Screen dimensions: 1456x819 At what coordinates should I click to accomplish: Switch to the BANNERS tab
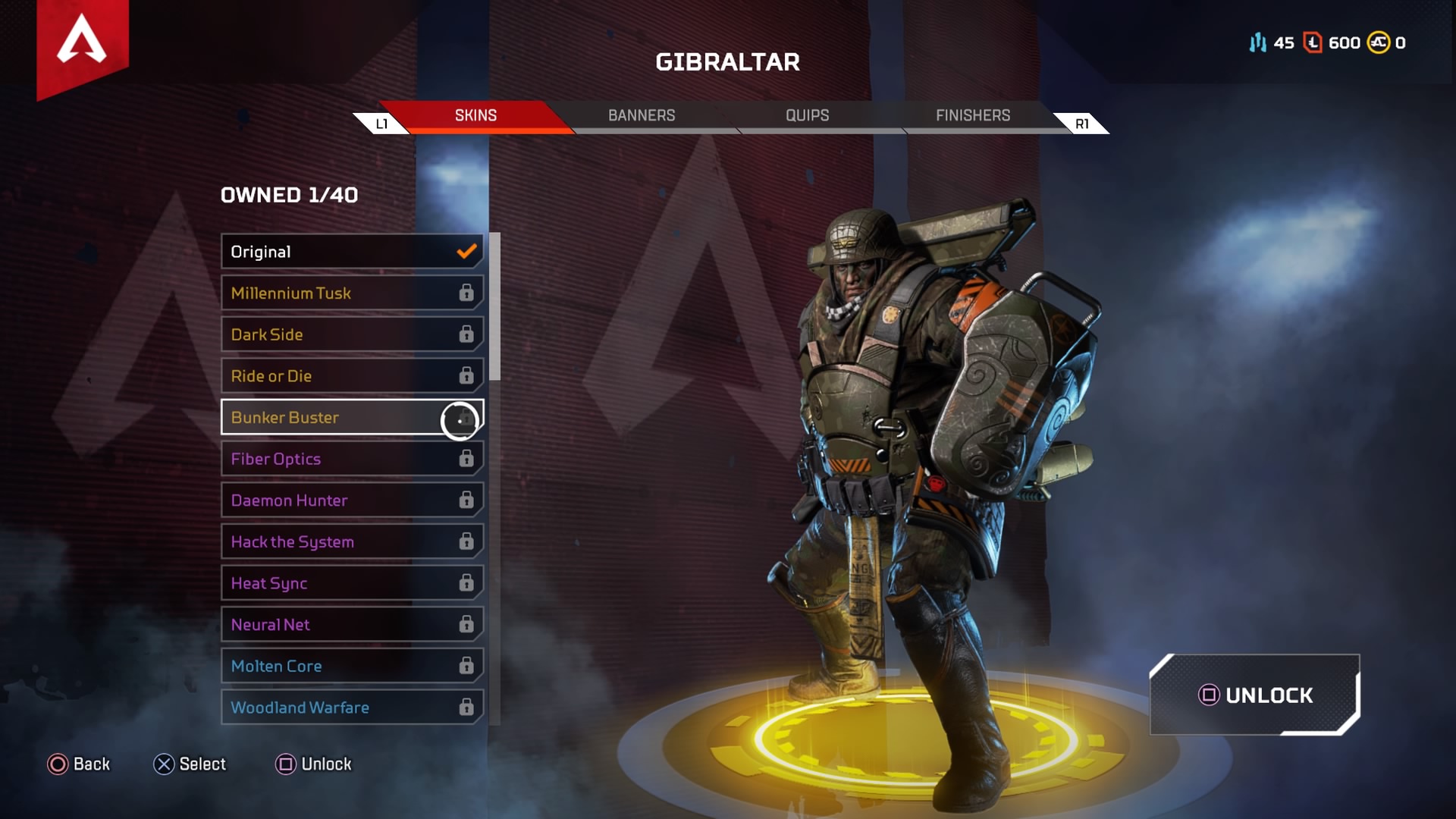click(x=642, y=115)
